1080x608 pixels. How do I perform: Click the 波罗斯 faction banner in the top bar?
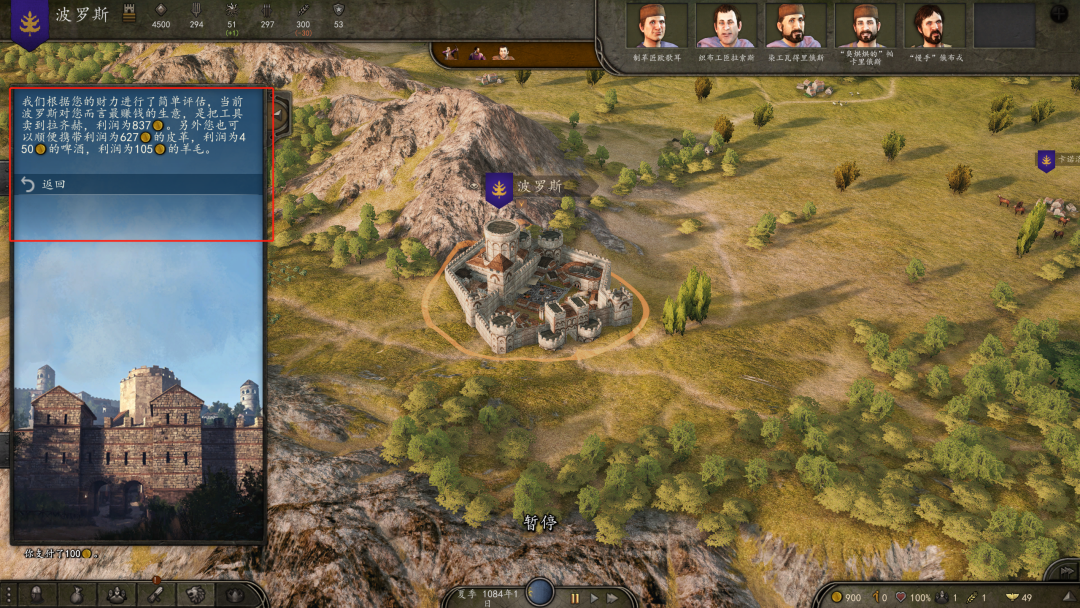coord(30,22)
